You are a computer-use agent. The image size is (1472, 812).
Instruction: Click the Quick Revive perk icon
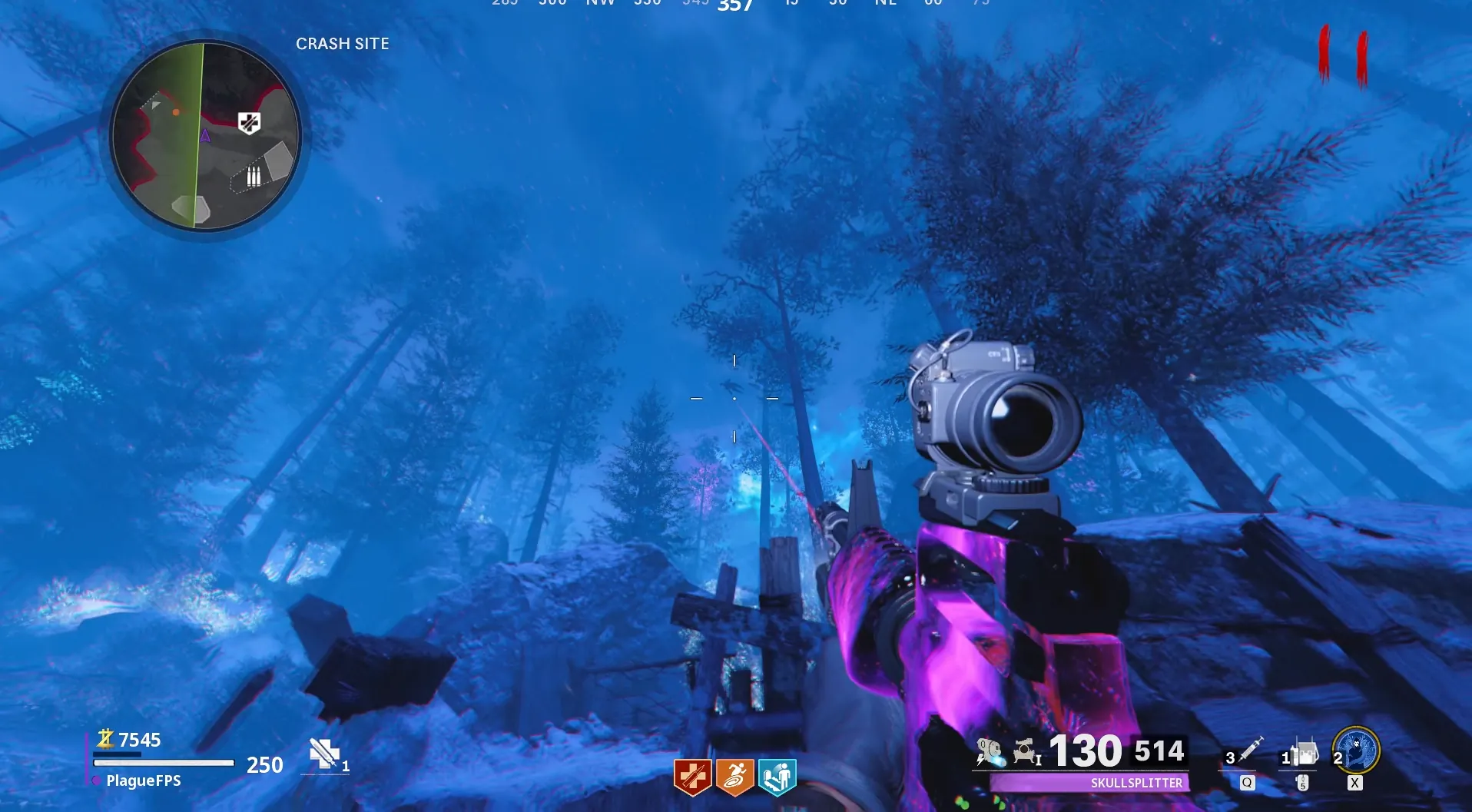click(x=692, y=777)
